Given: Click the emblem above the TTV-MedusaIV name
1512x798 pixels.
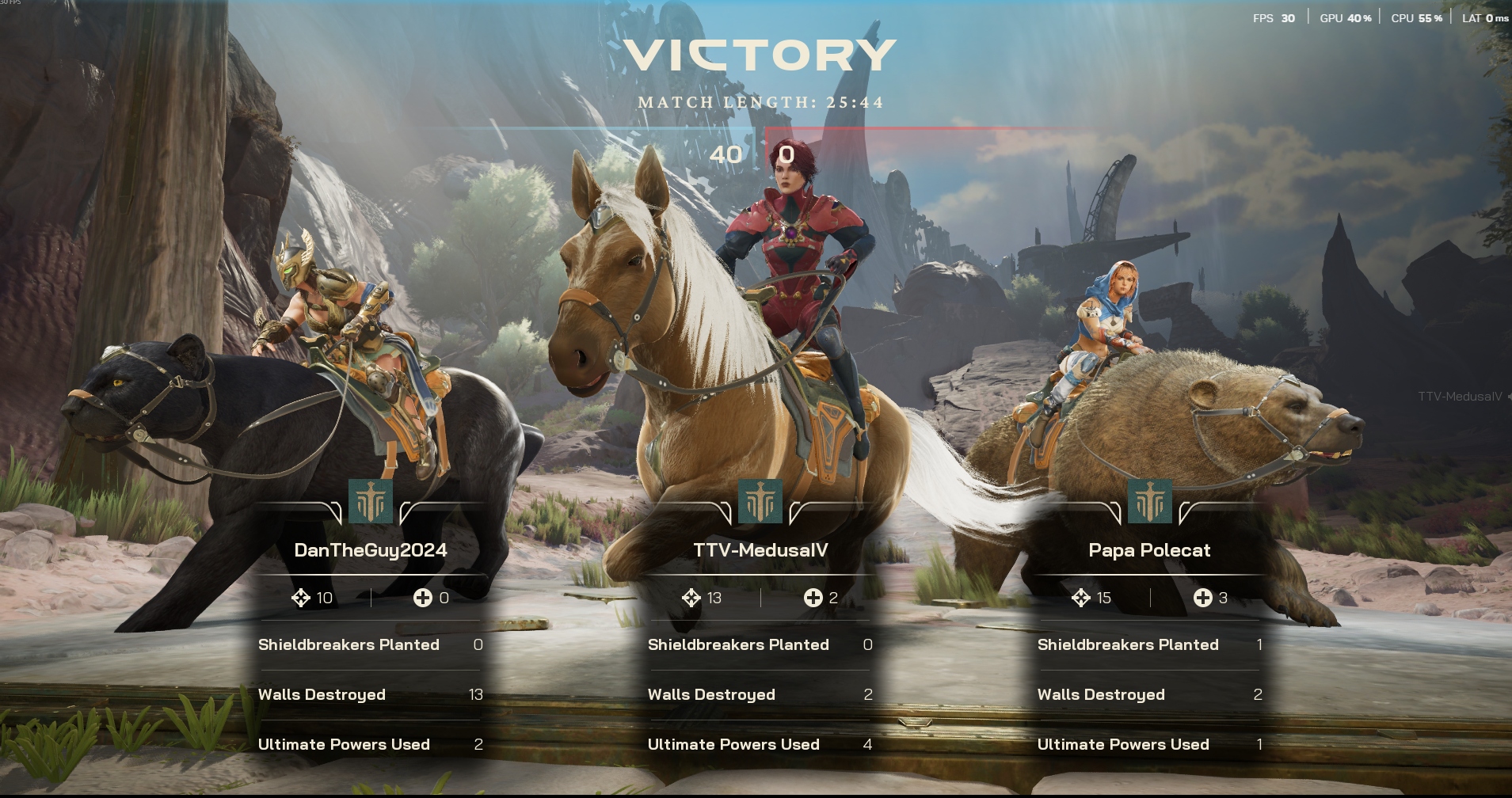Looking at the screenshot, I should (x=760, y=501).
